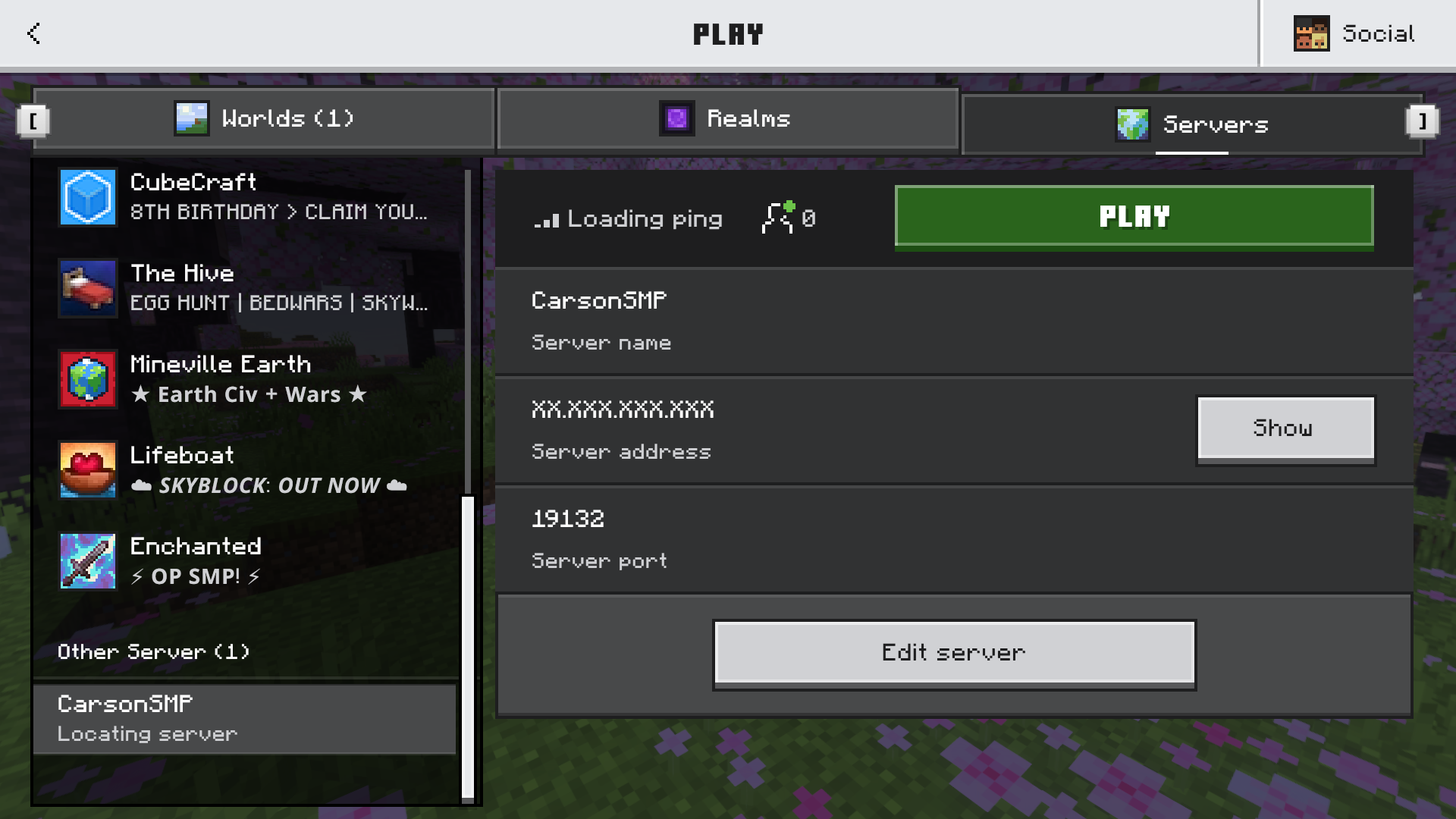Open Edit server settings
Viewport: 1456px width, 819px height.
952,652
